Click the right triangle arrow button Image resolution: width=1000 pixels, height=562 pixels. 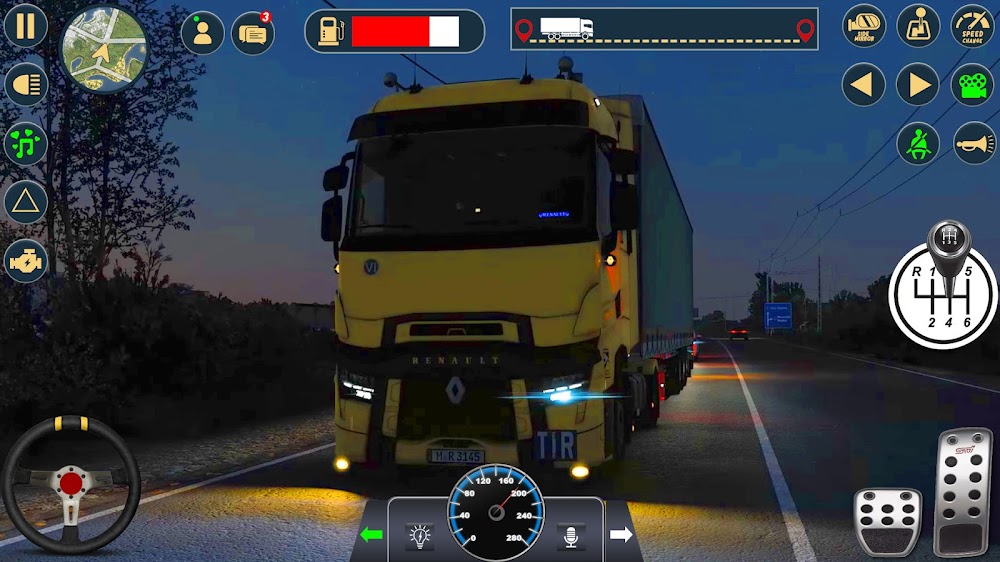(x=918, y=85)
